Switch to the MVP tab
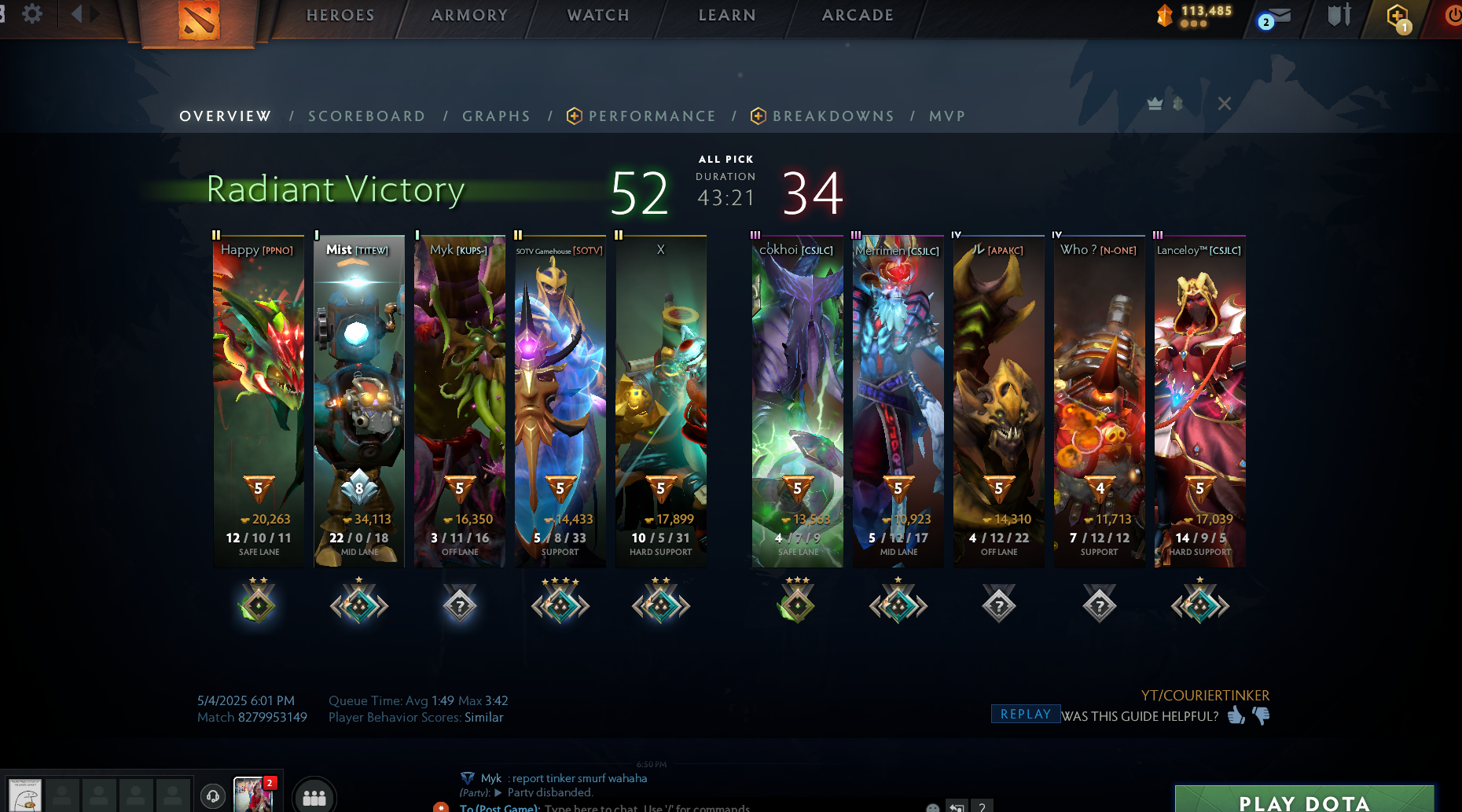The height and width of the screenshot is (812, 1462). click(946, 116)
